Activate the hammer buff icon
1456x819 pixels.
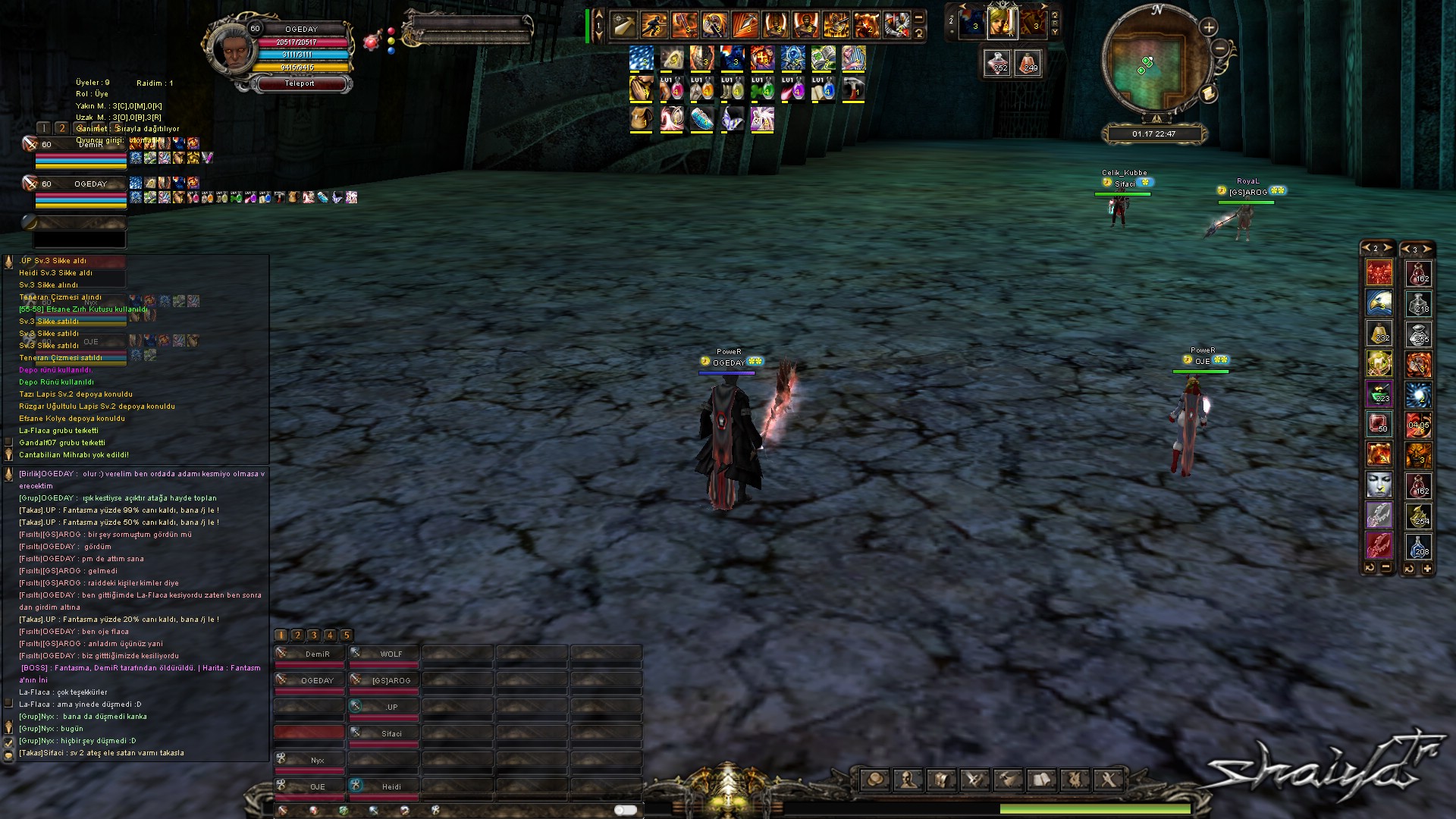coord(853,88)
